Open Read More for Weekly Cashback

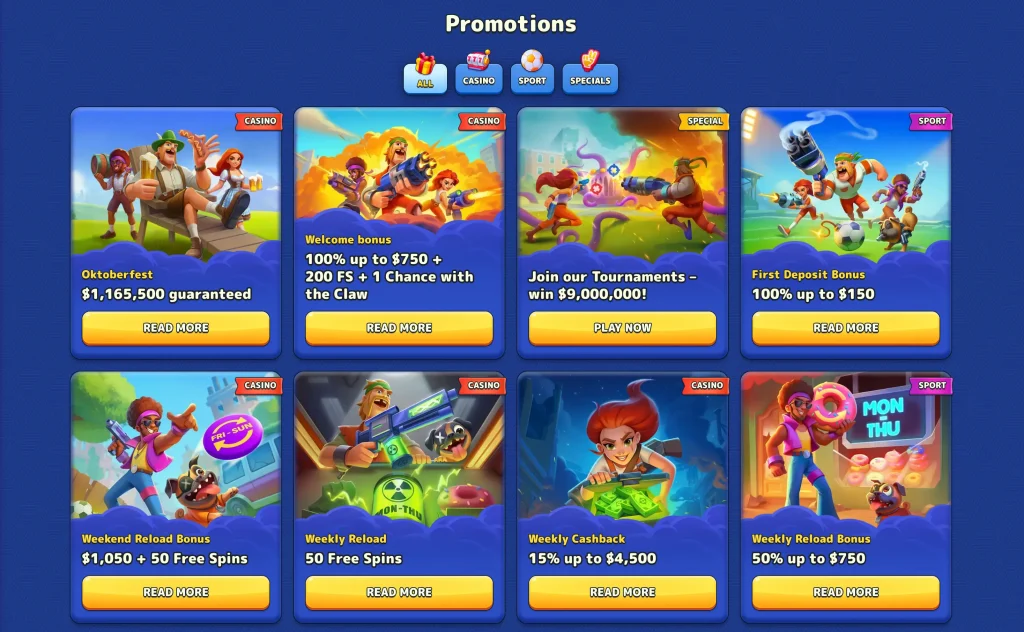(622, 592)
